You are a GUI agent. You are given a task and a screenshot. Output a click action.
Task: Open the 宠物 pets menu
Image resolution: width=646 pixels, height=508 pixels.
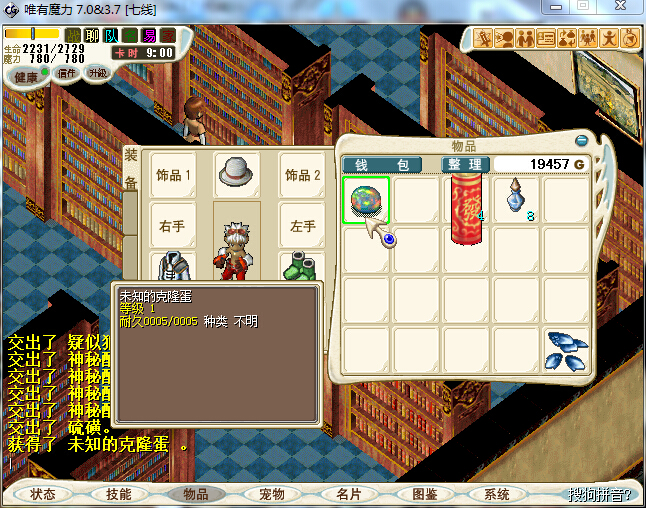(271, 494)
